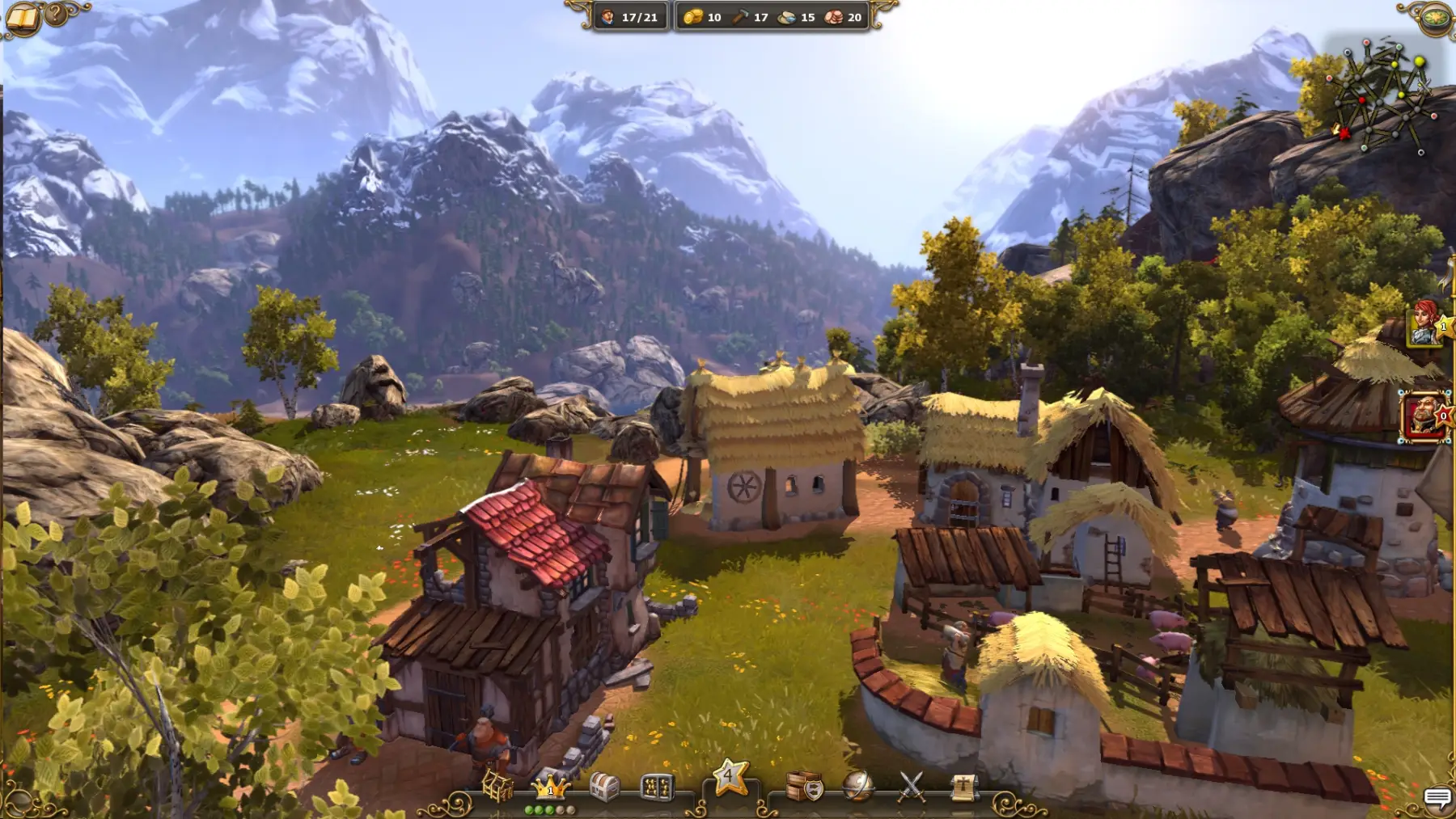Open the book icon menu

[x=22, y=18]
